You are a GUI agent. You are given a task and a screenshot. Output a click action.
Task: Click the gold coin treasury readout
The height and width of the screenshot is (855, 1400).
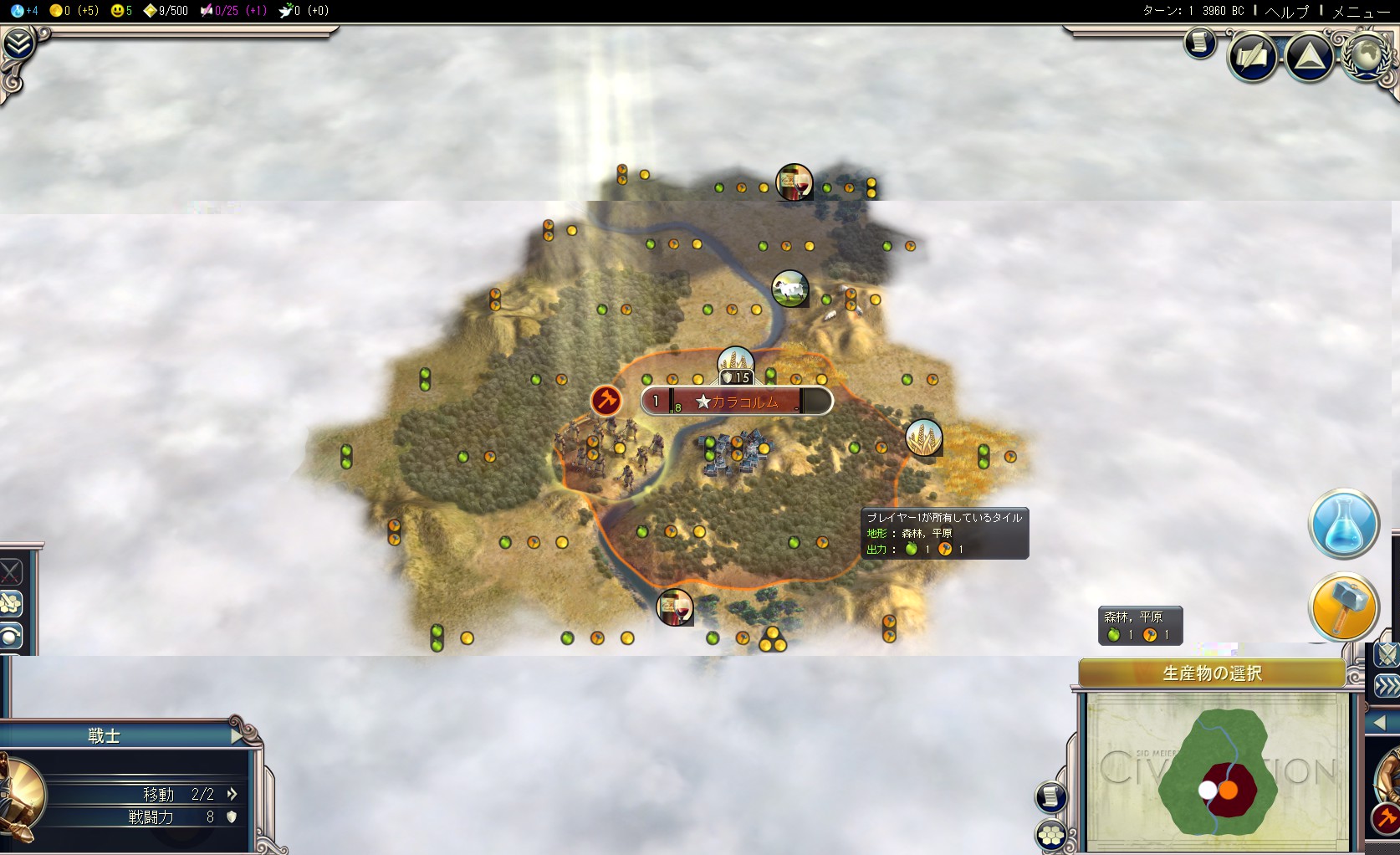[x=74, y=11]
